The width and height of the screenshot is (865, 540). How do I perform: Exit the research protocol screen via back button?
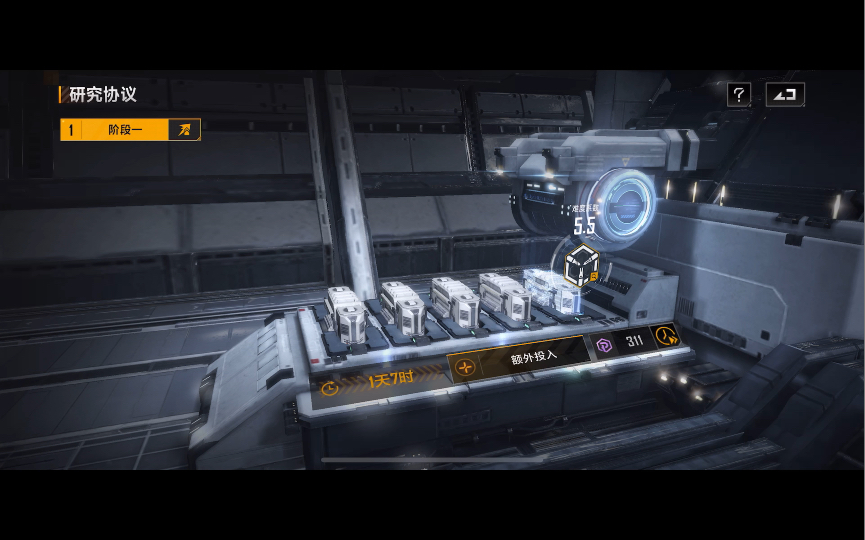coord(785,95)
